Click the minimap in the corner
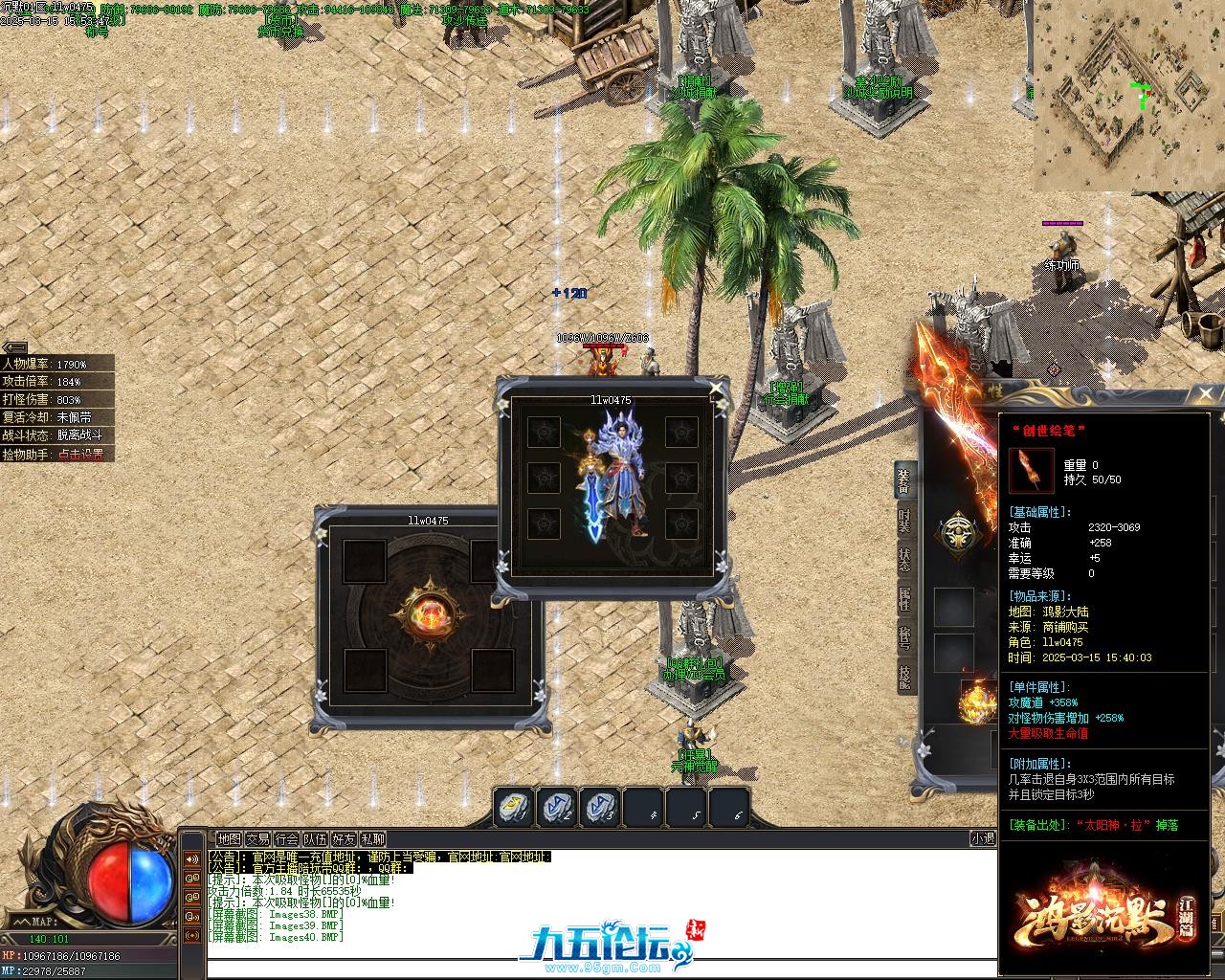The height and width of the screenshot is (980, 1225). (1127, 96)
